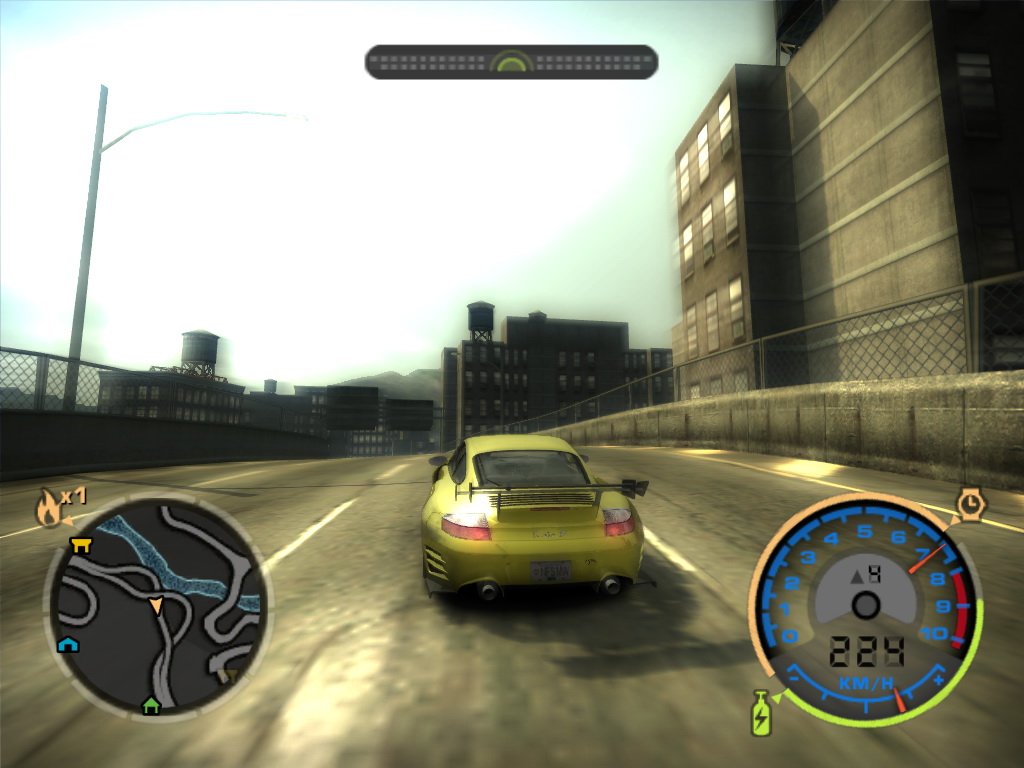Screen dimensions: 1024x768
Task: Select the flame heat level icon
Action: [47, 508]
